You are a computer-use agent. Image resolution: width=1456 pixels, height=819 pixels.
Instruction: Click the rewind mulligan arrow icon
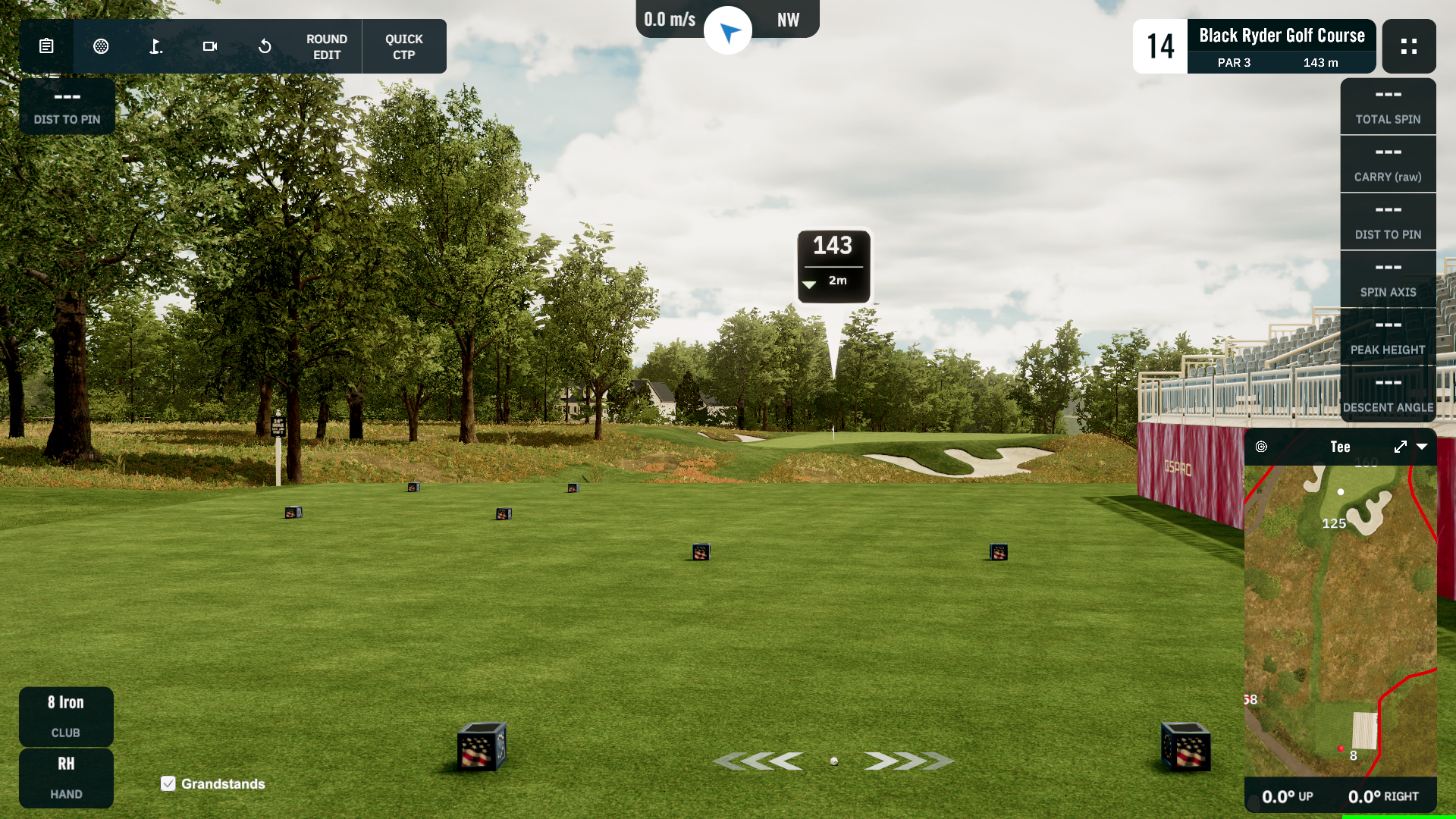point(265,46)
